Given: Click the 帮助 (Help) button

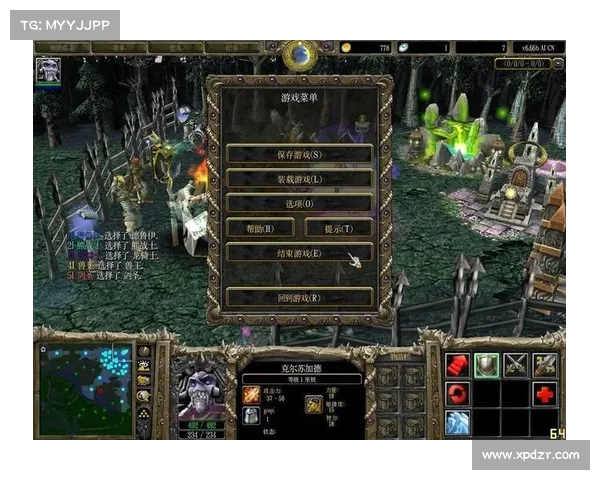Looking at the screenshot, I should [261, 228].
